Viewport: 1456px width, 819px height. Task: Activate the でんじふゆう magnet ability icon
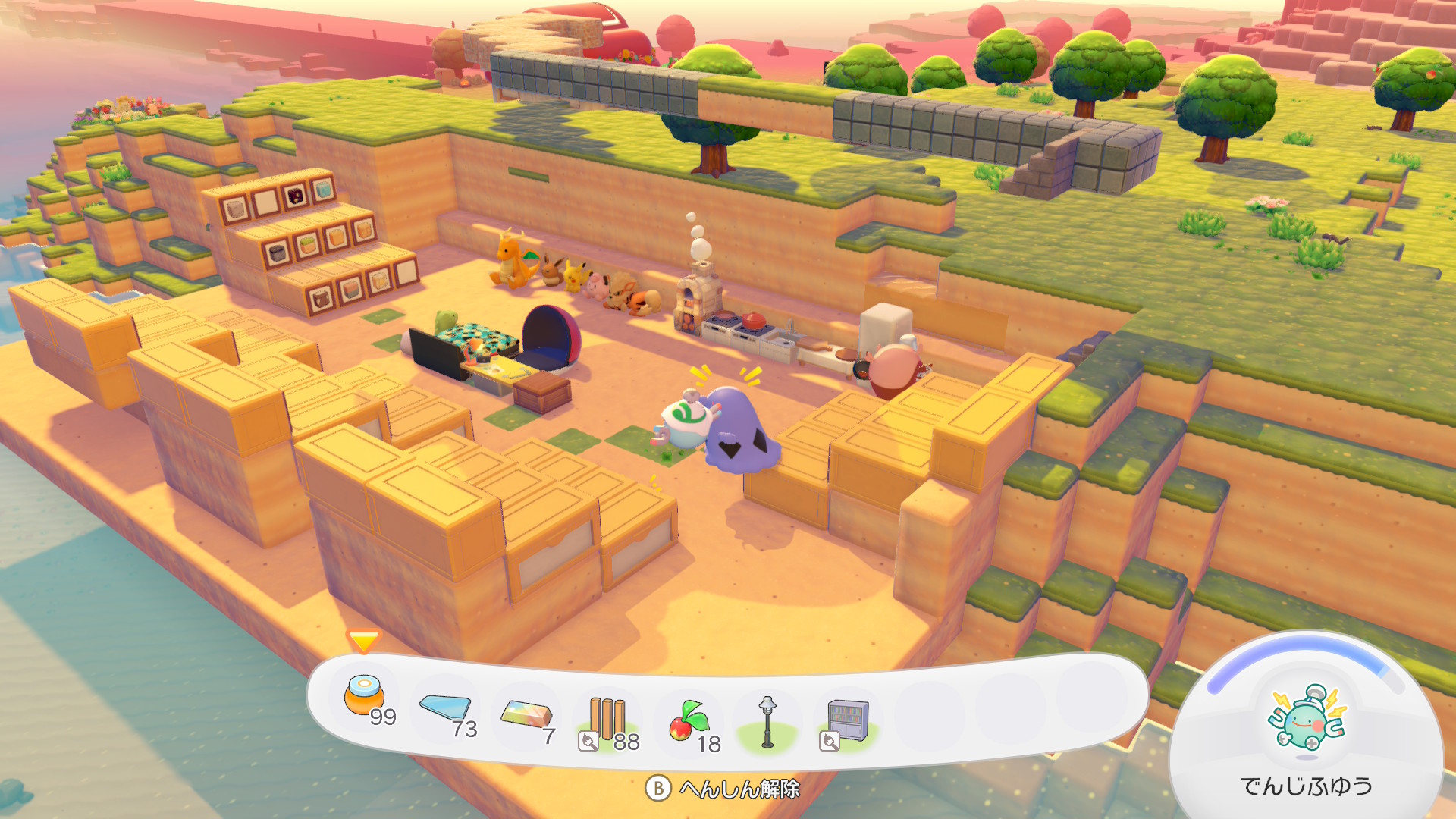(x=1307, y=720)
